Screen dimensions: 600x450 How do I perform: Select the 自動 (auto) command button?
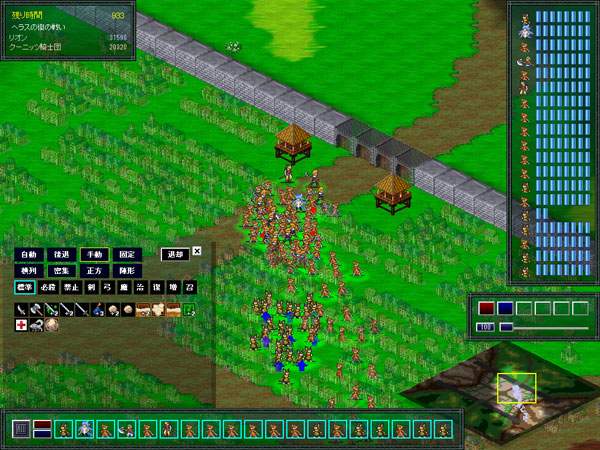coord(27,255)
